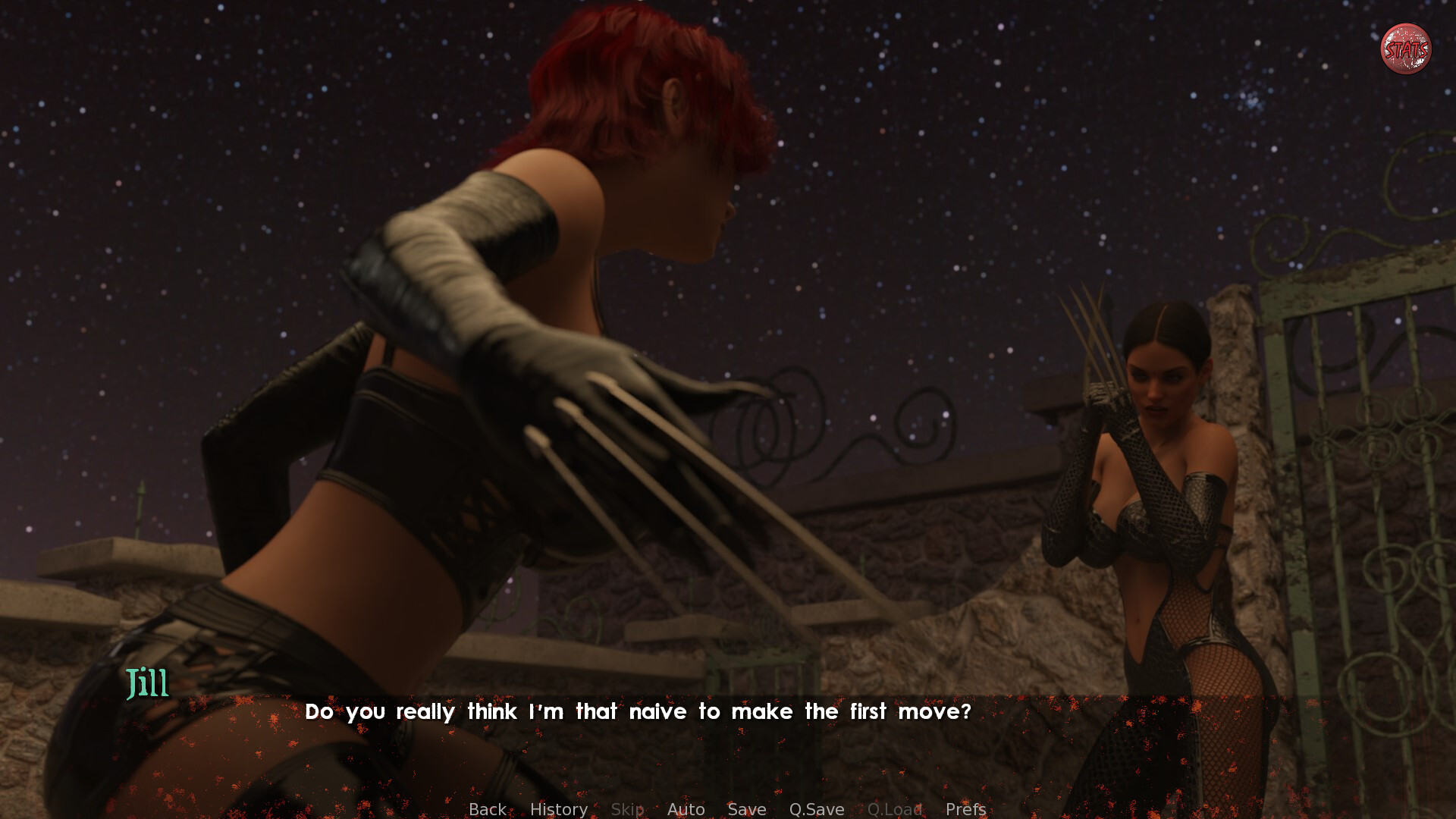Load the quicksave via Q.Load
The width and height of the screenshot is (1456, 819).
pos(894,809)
